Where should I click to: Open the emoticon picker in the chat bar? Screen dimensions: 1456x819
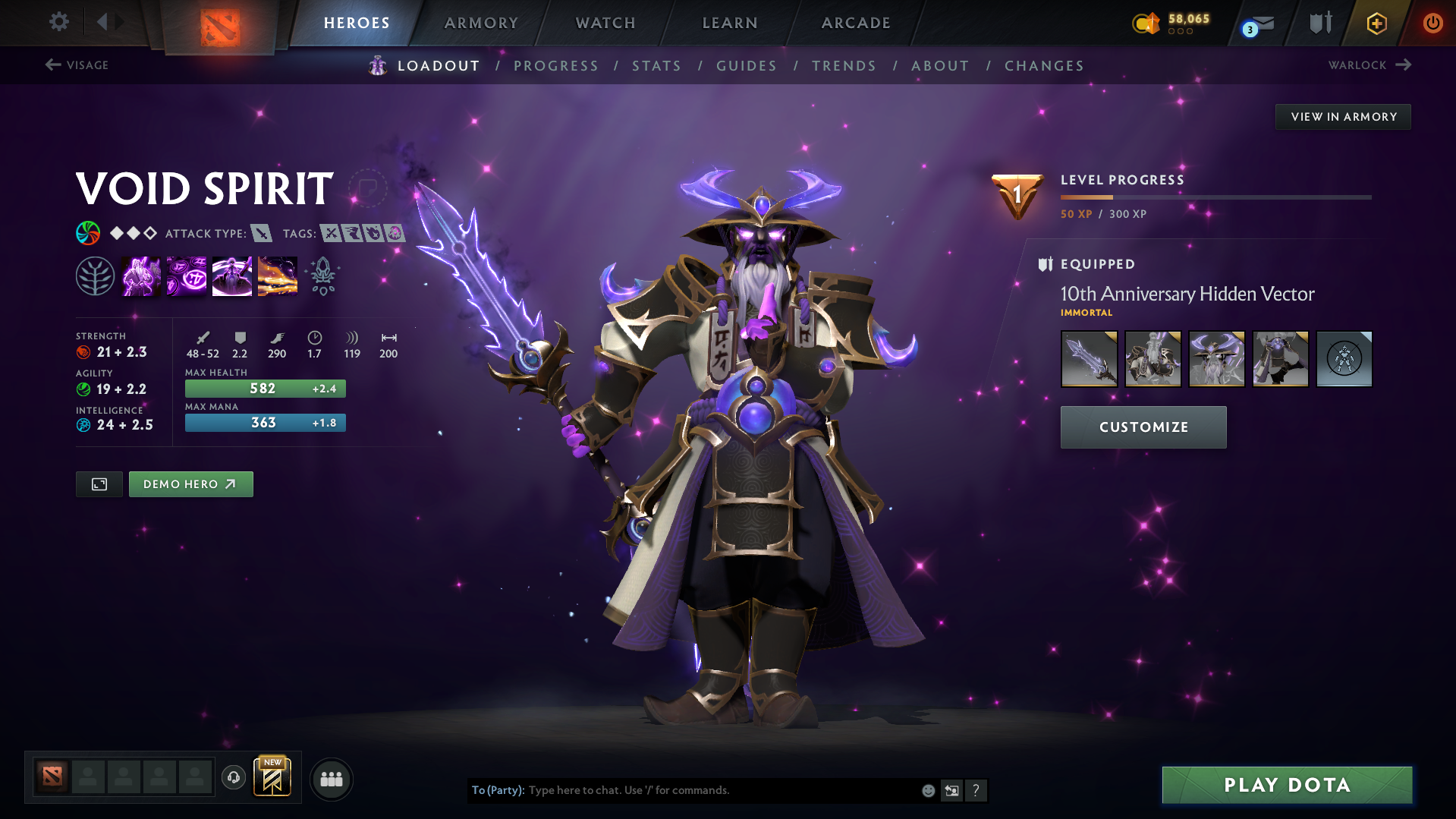(x=927, y=790)
